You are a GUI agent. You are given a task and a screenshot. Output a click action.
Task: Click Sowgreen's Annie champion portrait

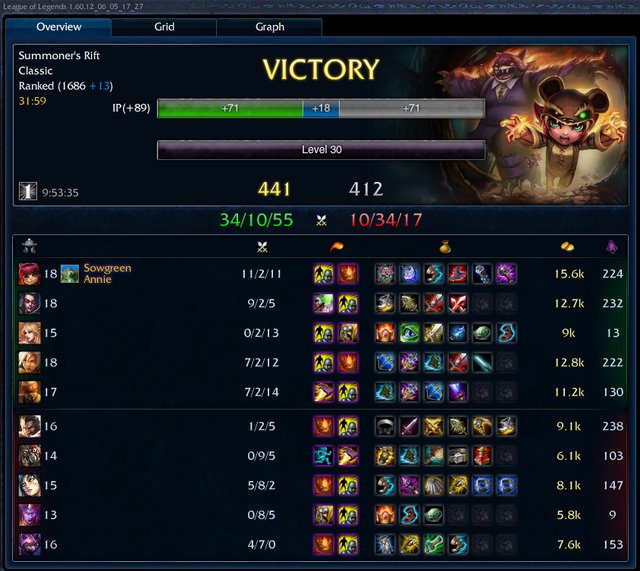tap(29, 274)
